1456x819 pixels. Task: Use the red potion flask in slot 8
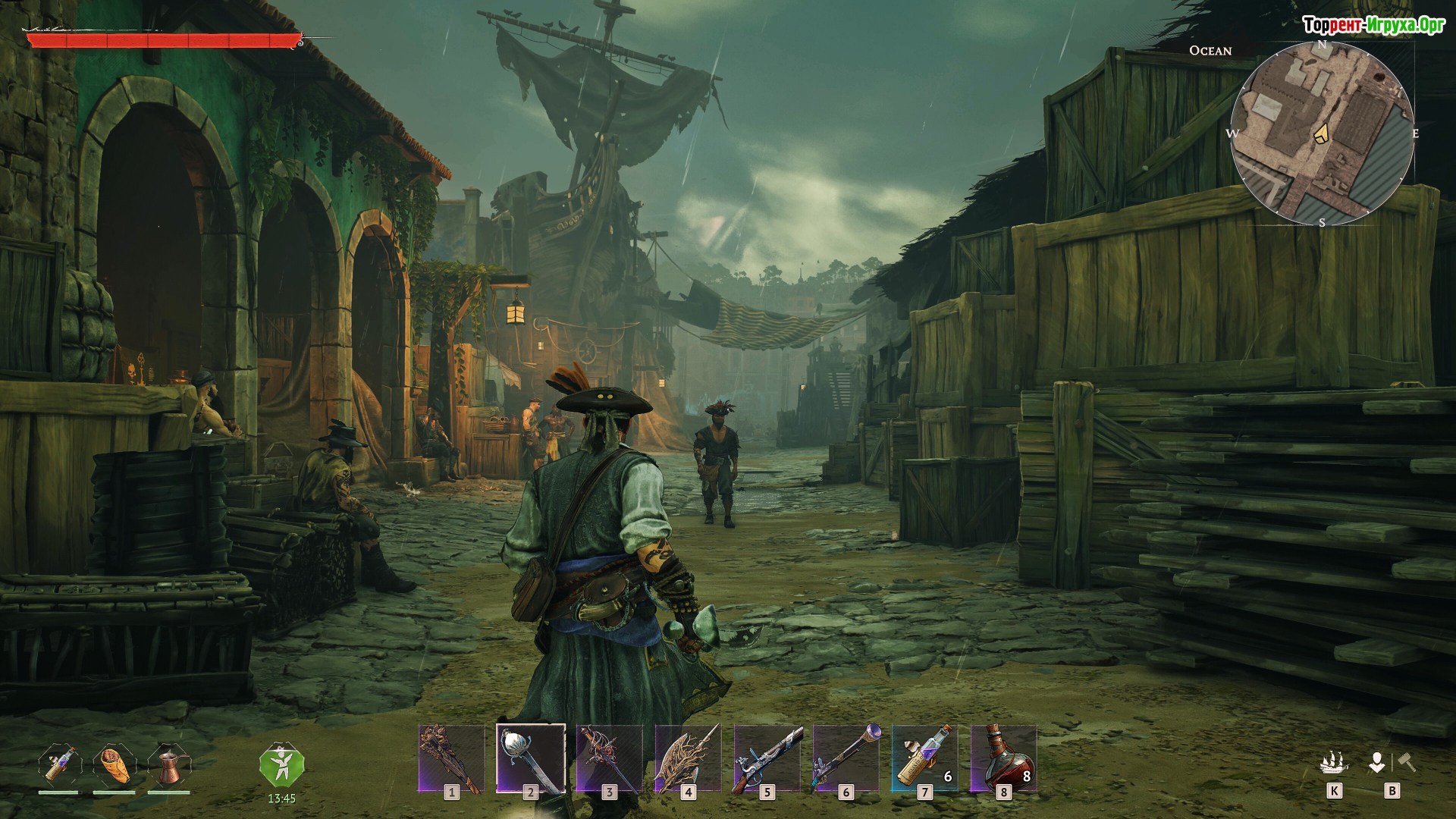click(x=1003, y=758)
